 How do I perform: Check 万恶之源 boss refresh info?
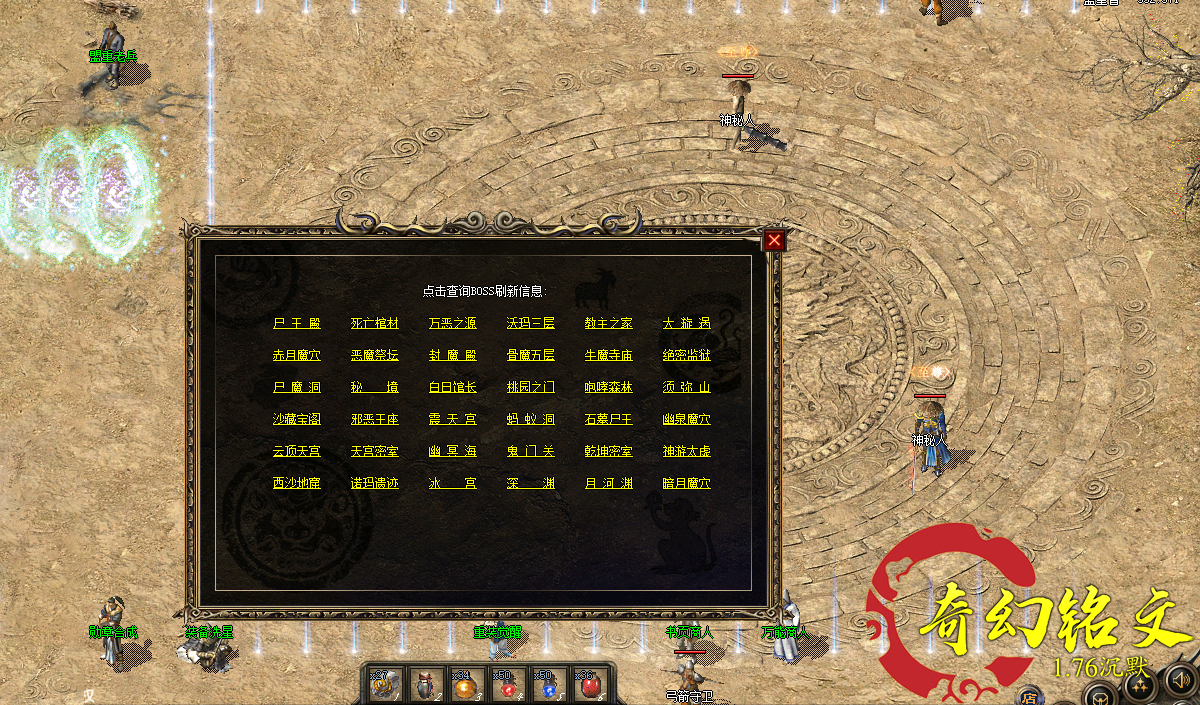pos(453,323)
